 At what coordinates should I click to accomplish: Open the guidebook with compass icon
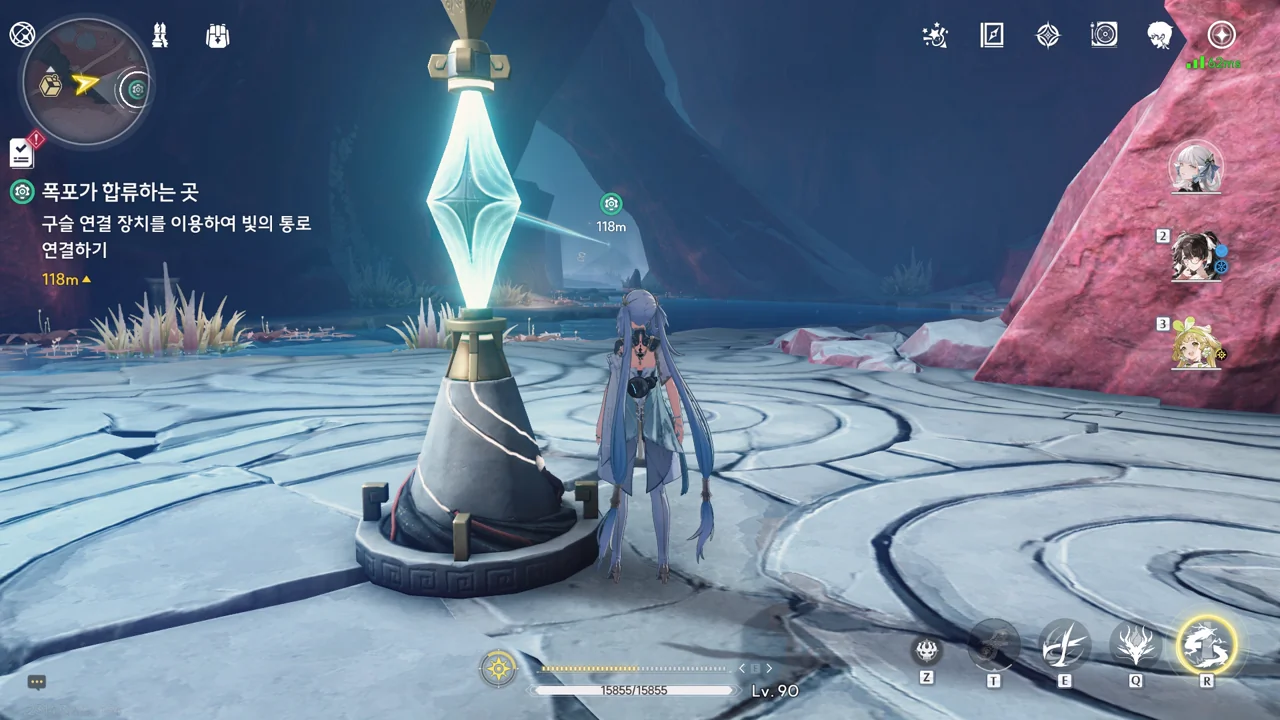click(x=991, y=36)
